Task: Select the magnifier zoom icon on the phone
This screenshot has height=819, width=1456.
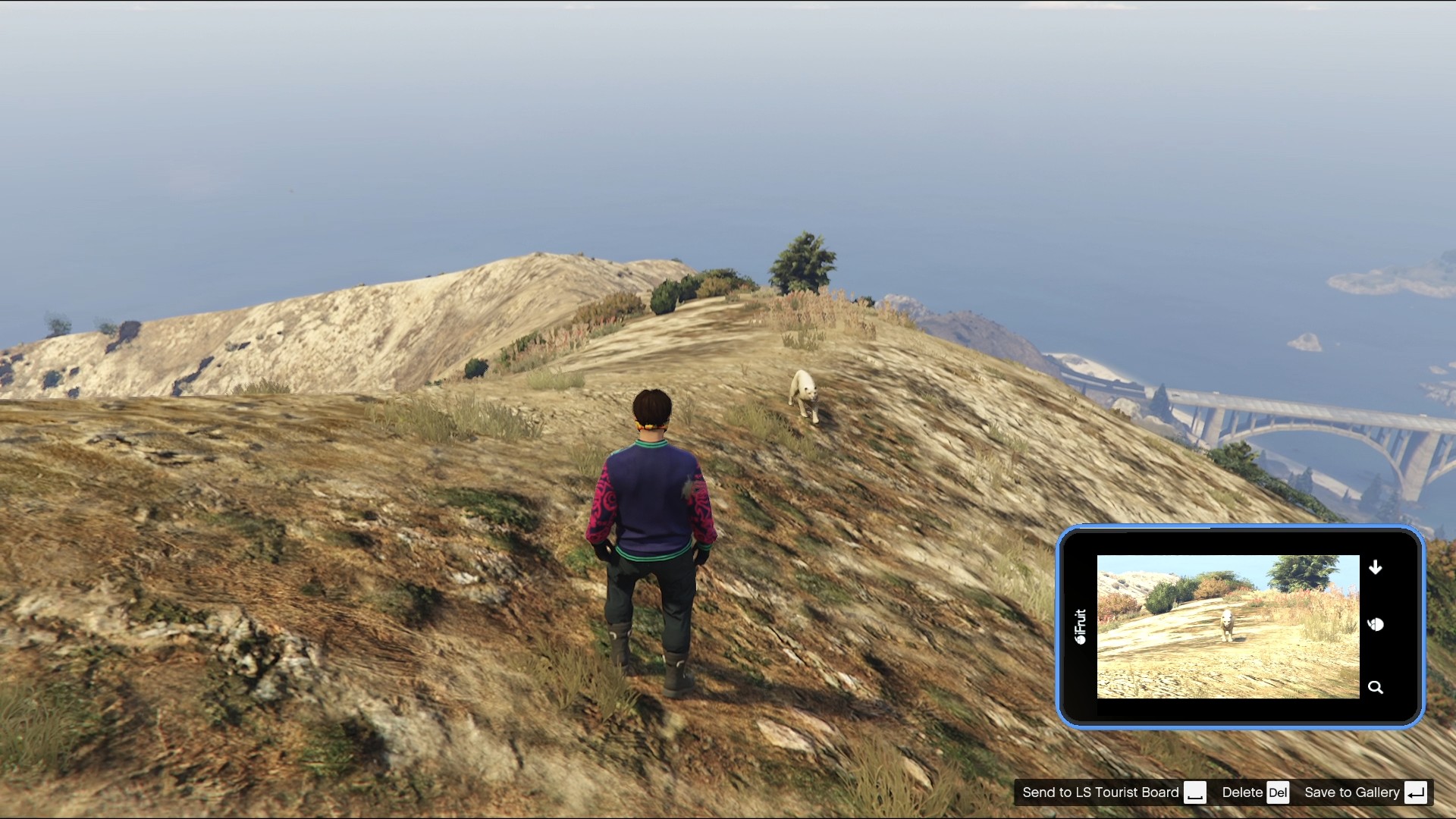Action: click(1376, 687)
